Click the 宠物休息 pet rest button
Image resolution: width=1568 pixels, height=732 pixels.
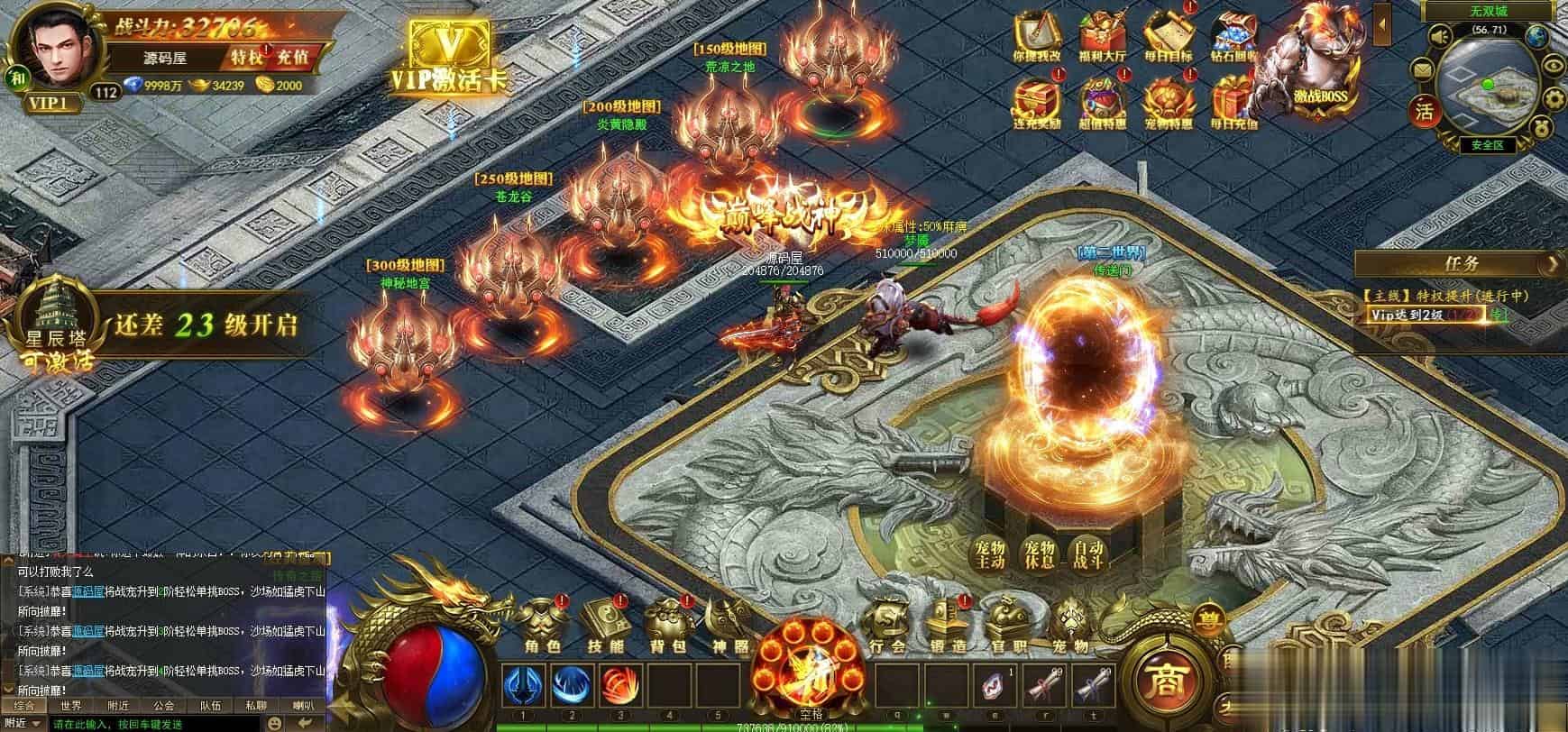(1039, 554)
